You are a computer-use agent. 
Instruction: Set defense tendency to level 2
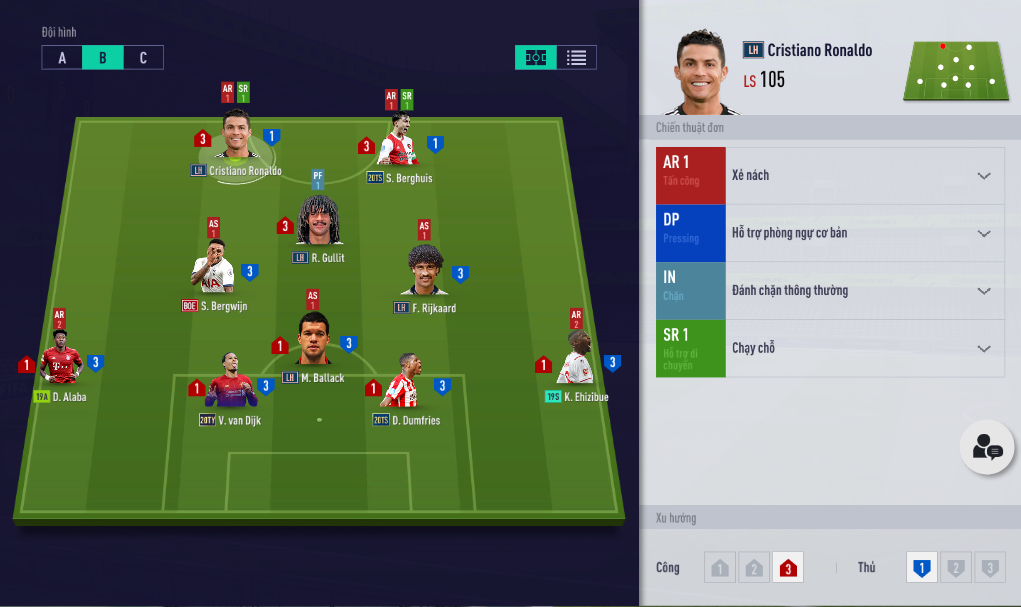pos(956,568)
